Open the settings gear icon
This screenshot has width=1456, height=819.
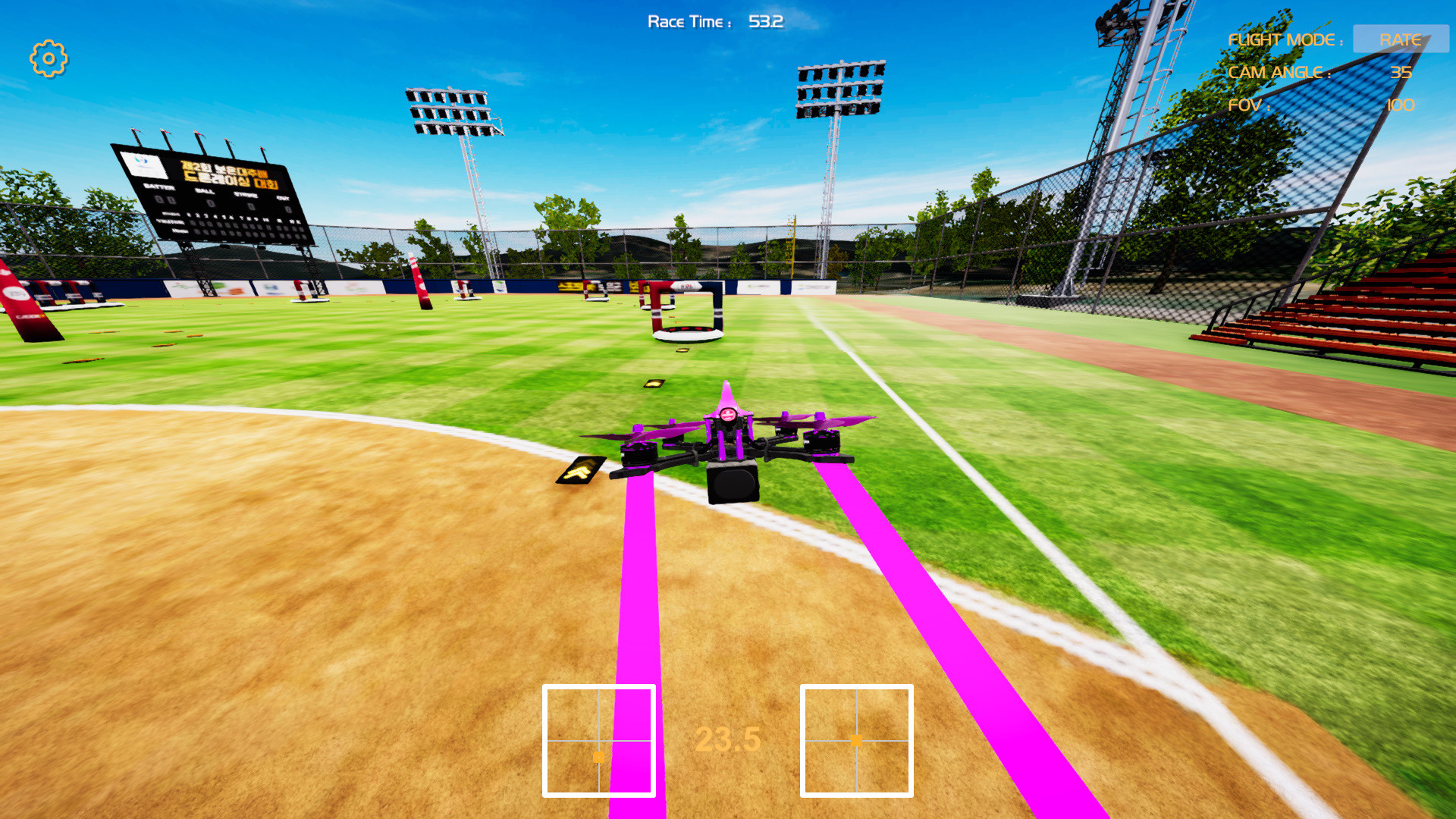click(48, 56)
